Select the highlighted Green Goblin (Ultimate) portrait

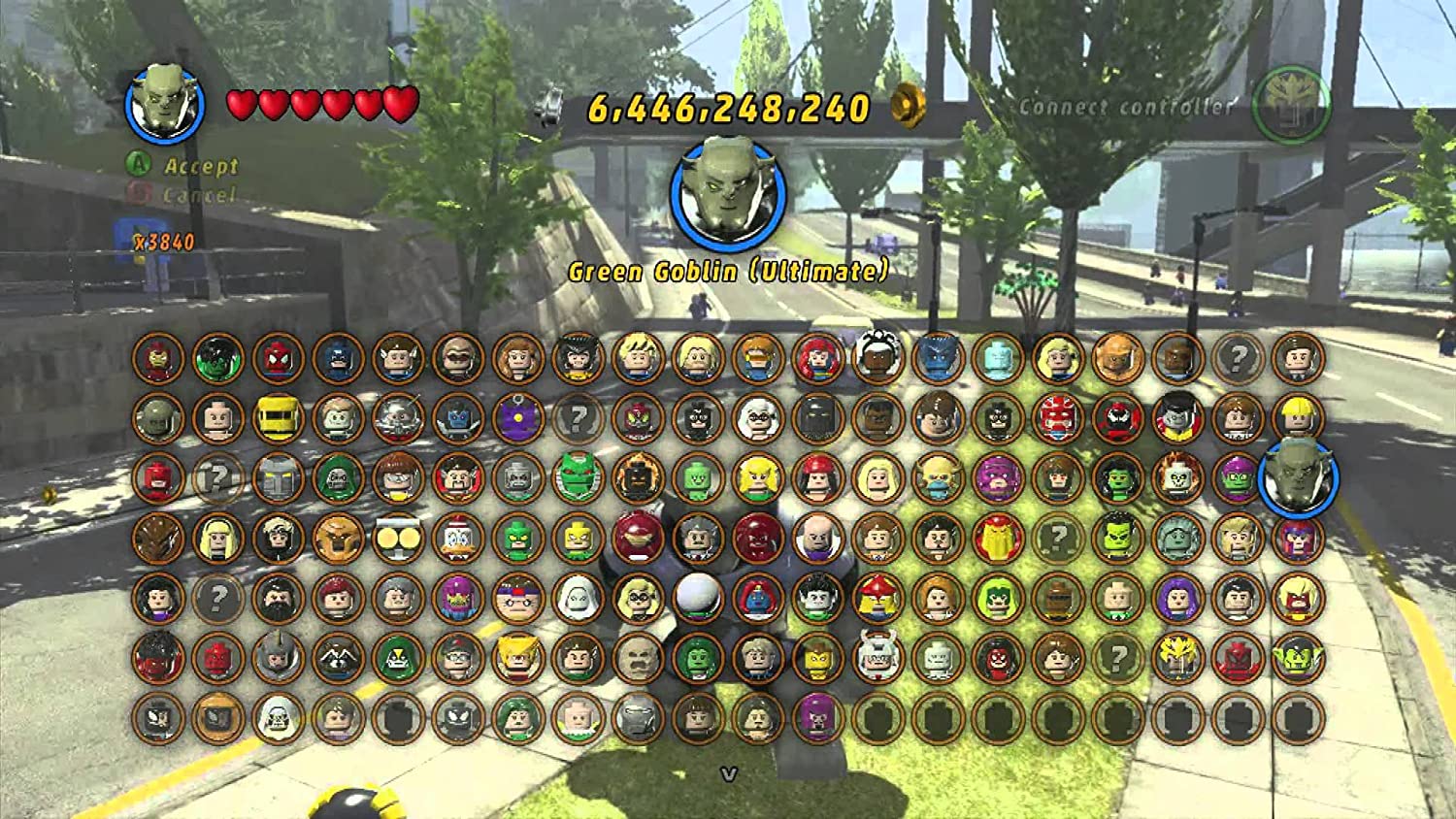tap(1298, 478)
